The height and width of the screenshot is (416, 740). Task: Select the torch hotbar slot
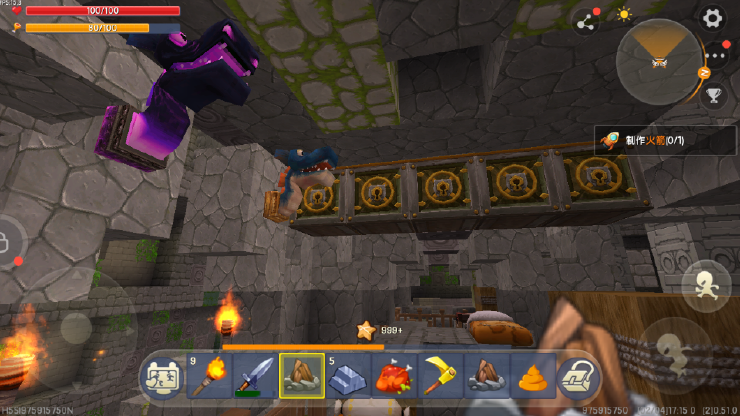point(207,377)
